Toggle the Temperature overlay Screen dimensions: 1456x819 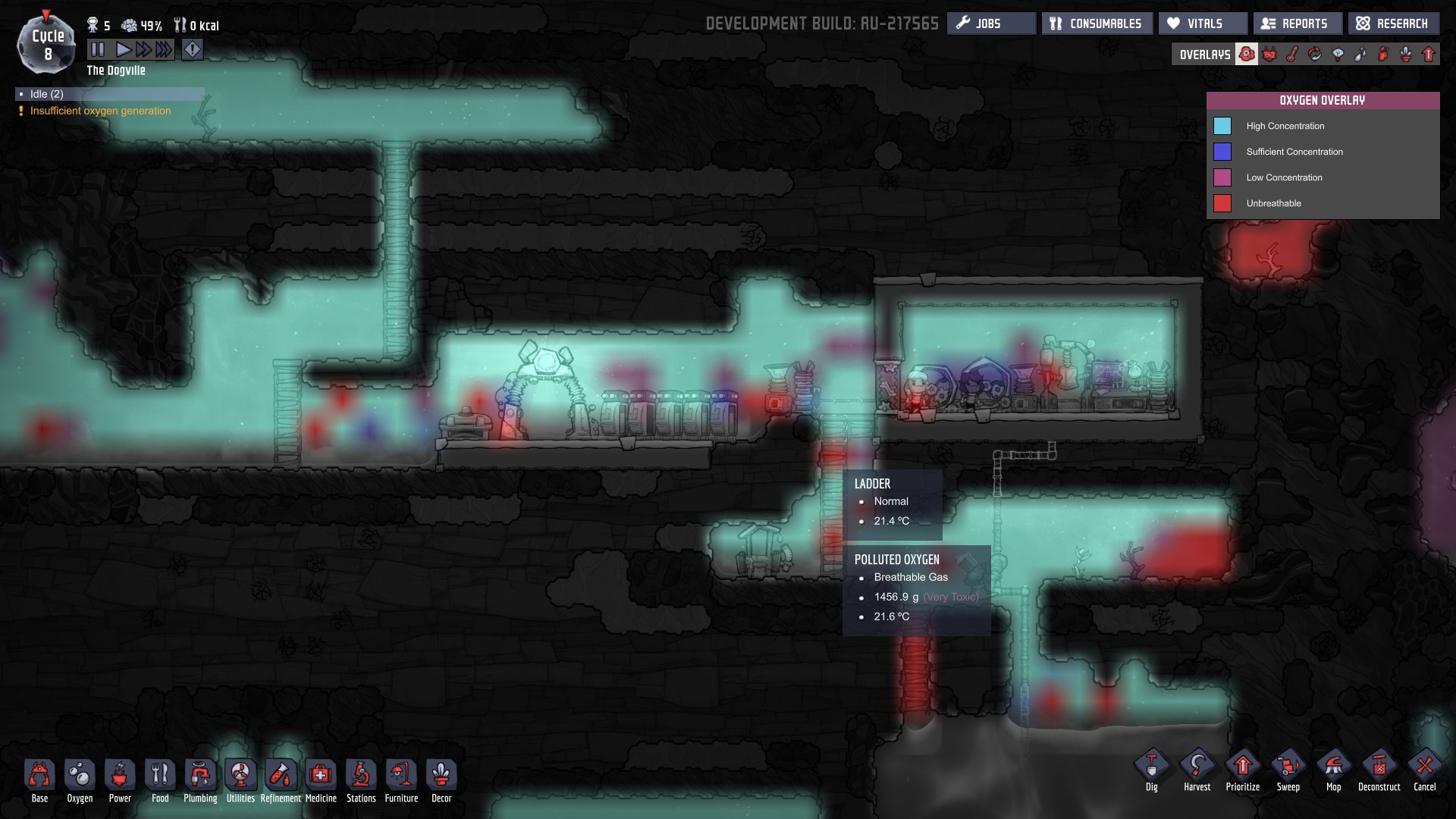point(1293,54)
